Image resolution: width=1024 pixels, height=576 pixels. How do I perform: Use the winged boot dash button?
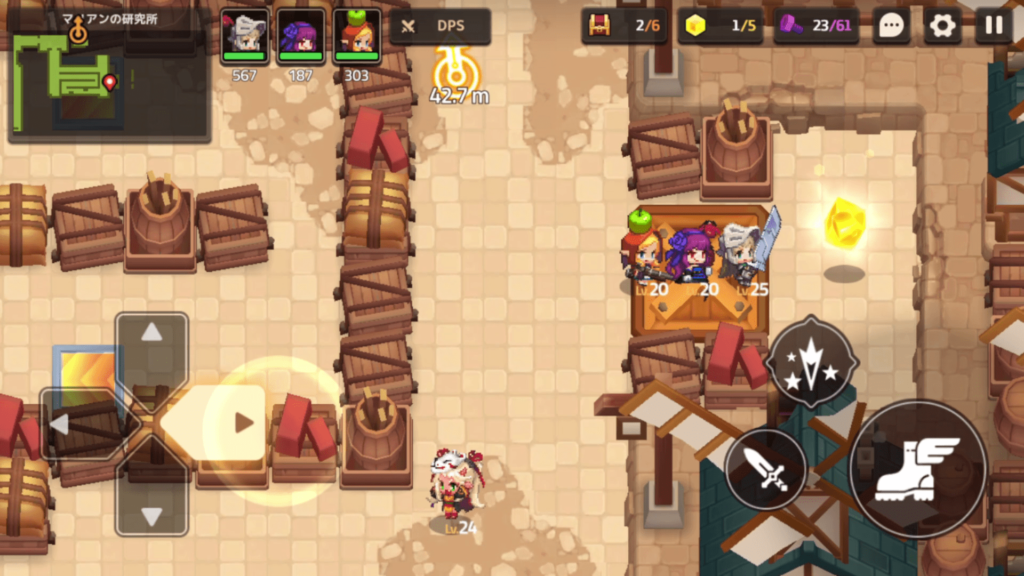click(x=917, y=470)
